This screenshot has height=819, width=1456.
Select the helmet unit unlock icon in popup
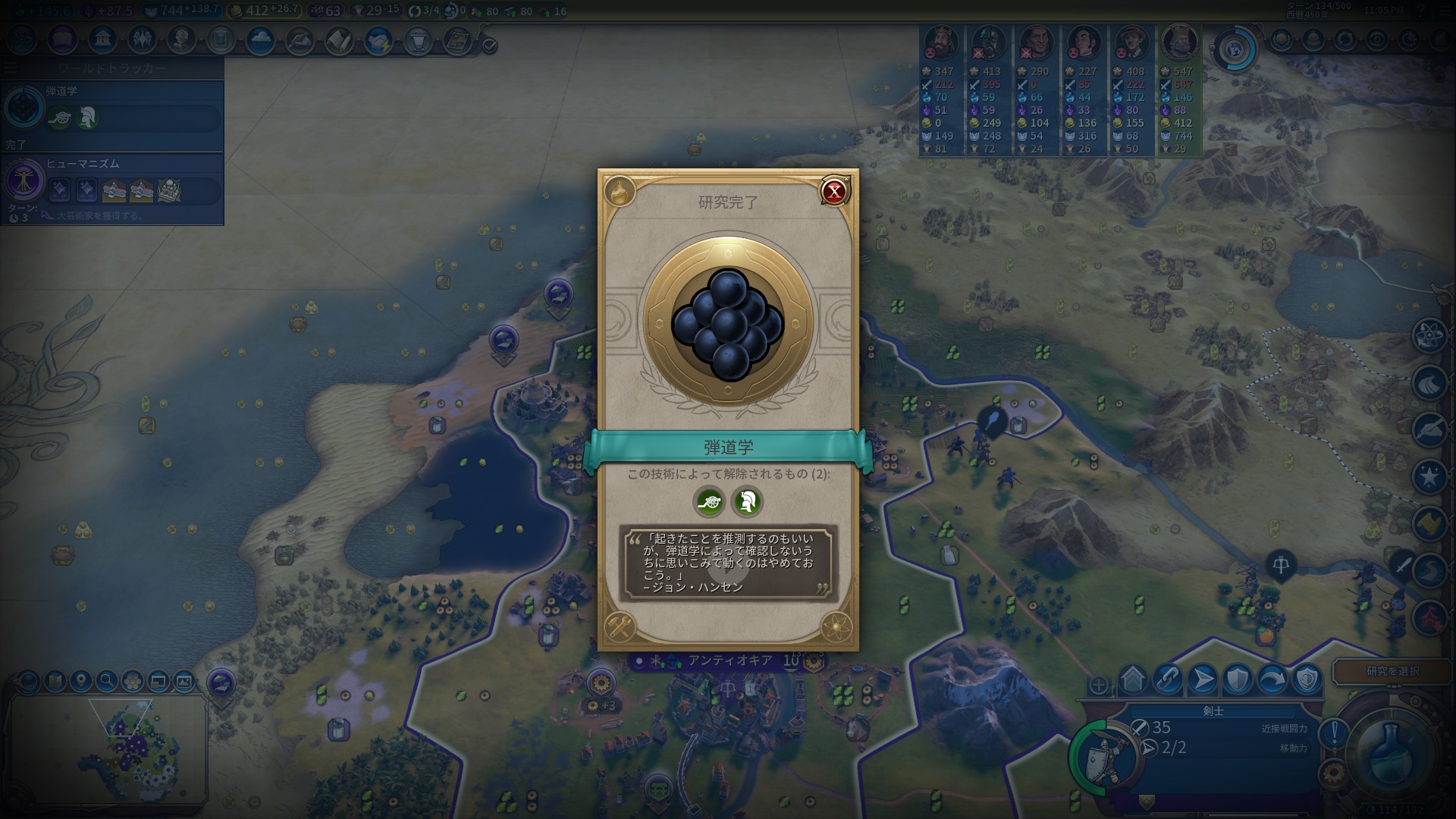point(747,502)
